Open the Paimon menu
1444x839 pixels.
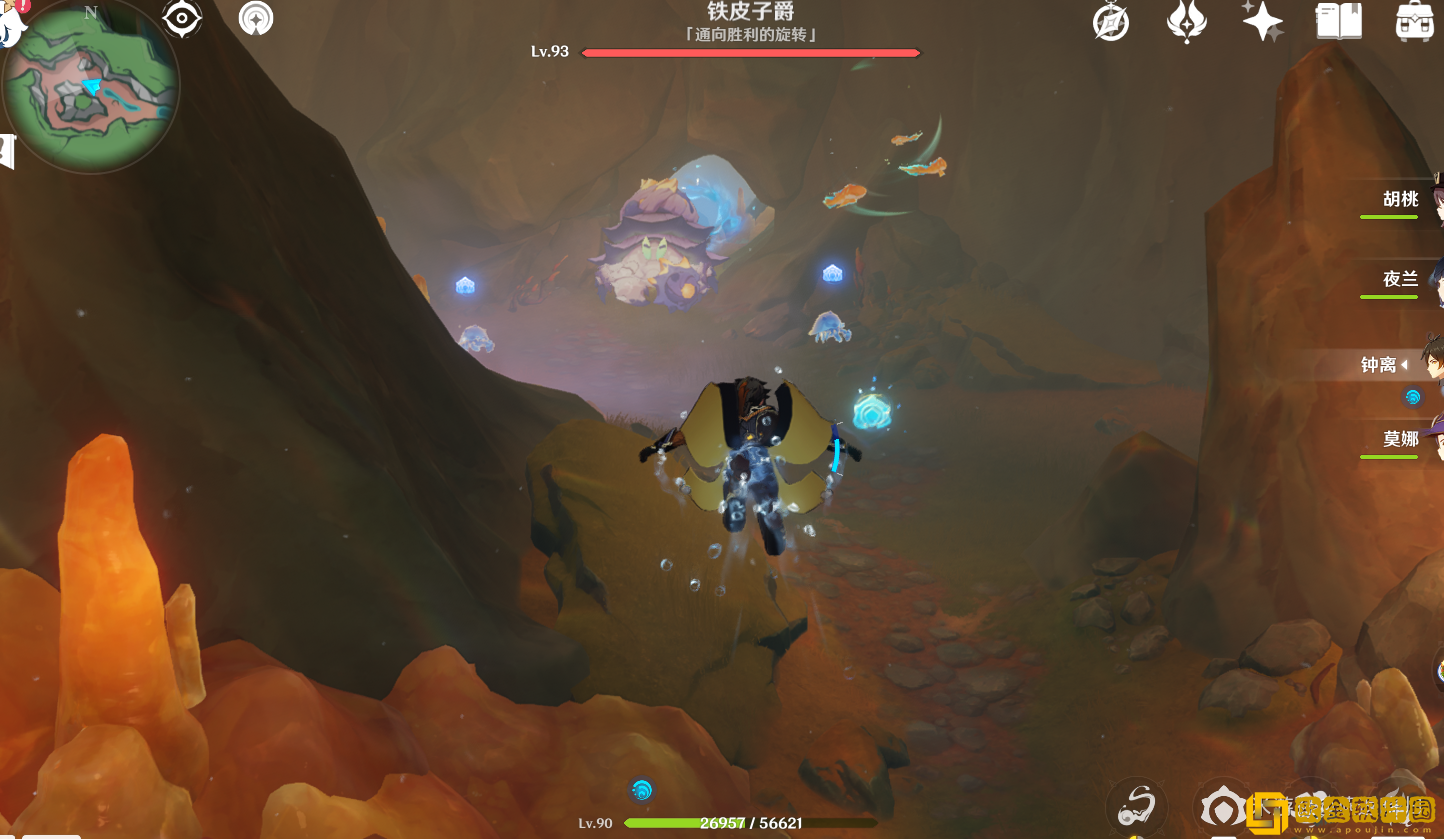click(x=10, y=20)
